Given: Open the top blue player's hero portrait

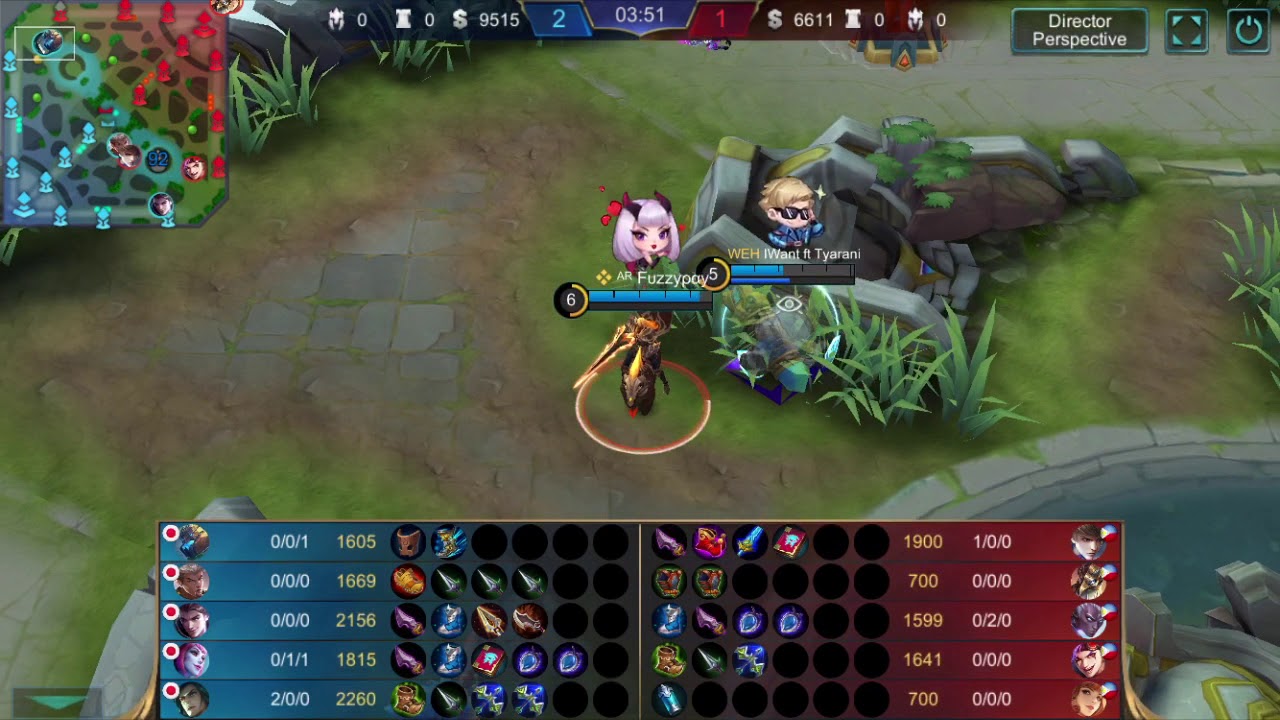Looking at the screenshot, I should tap(193, 542).
